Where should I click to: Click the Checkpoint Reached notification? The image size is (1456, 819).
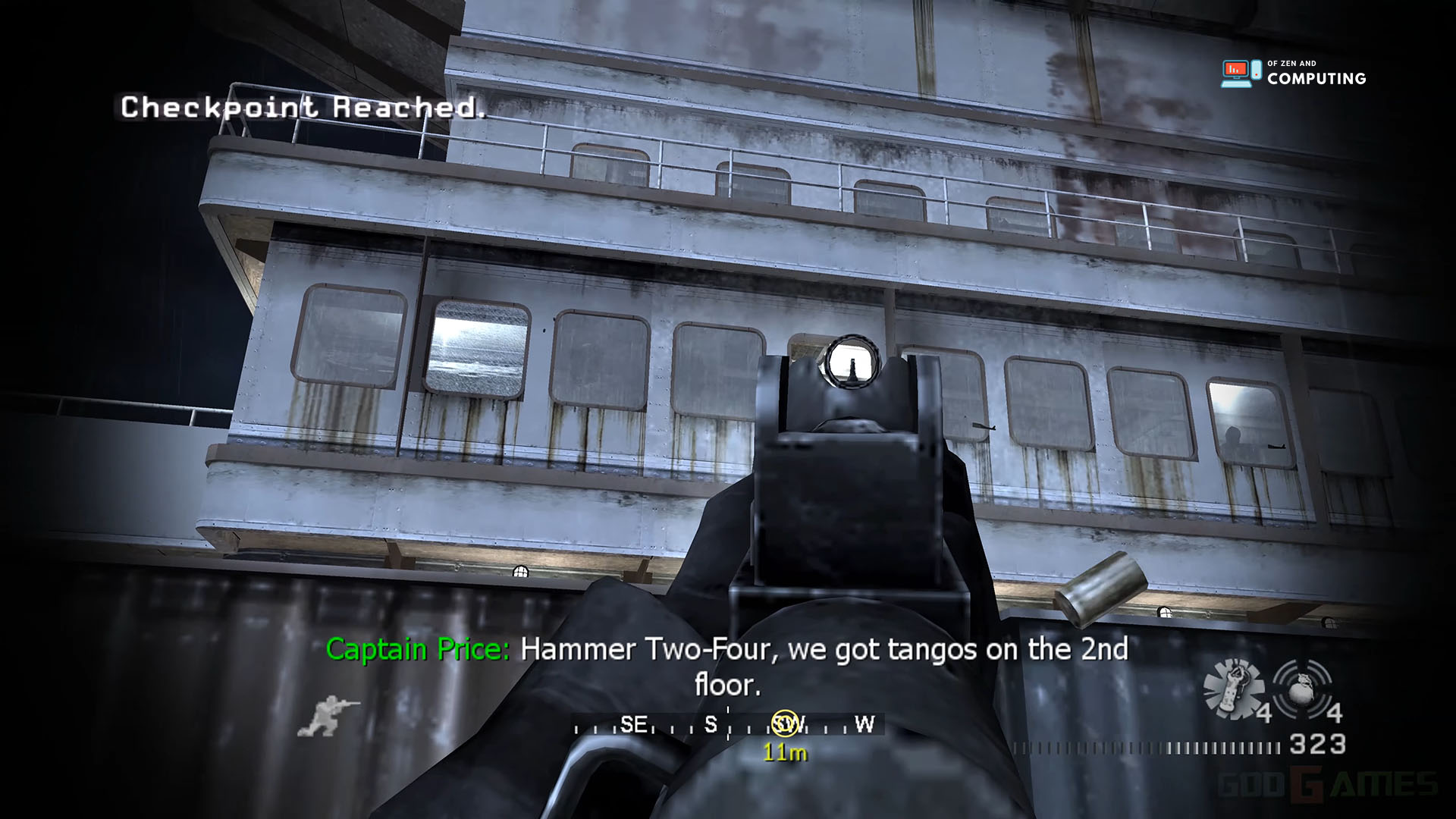coord(302,111)
